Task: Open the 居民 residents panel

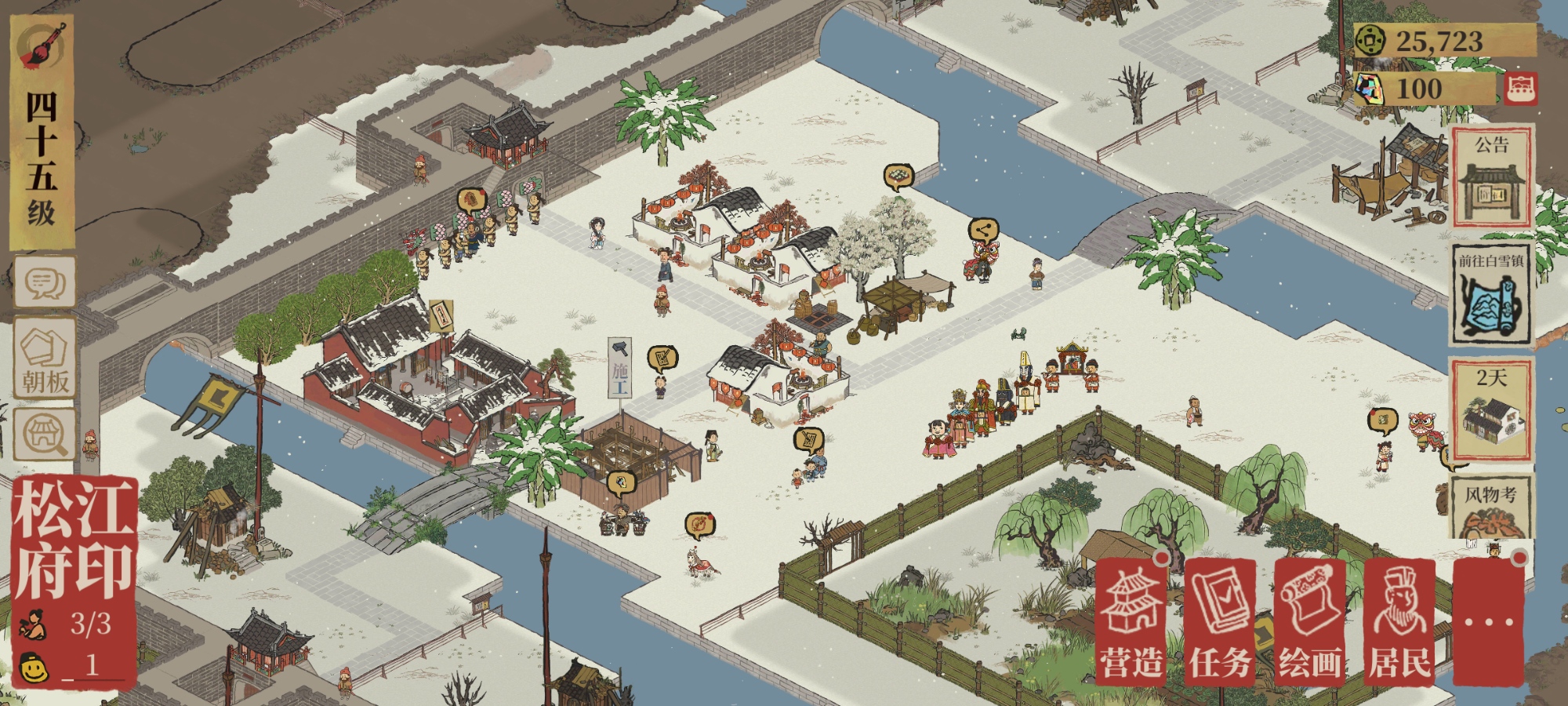Action: click(1399, 623)
